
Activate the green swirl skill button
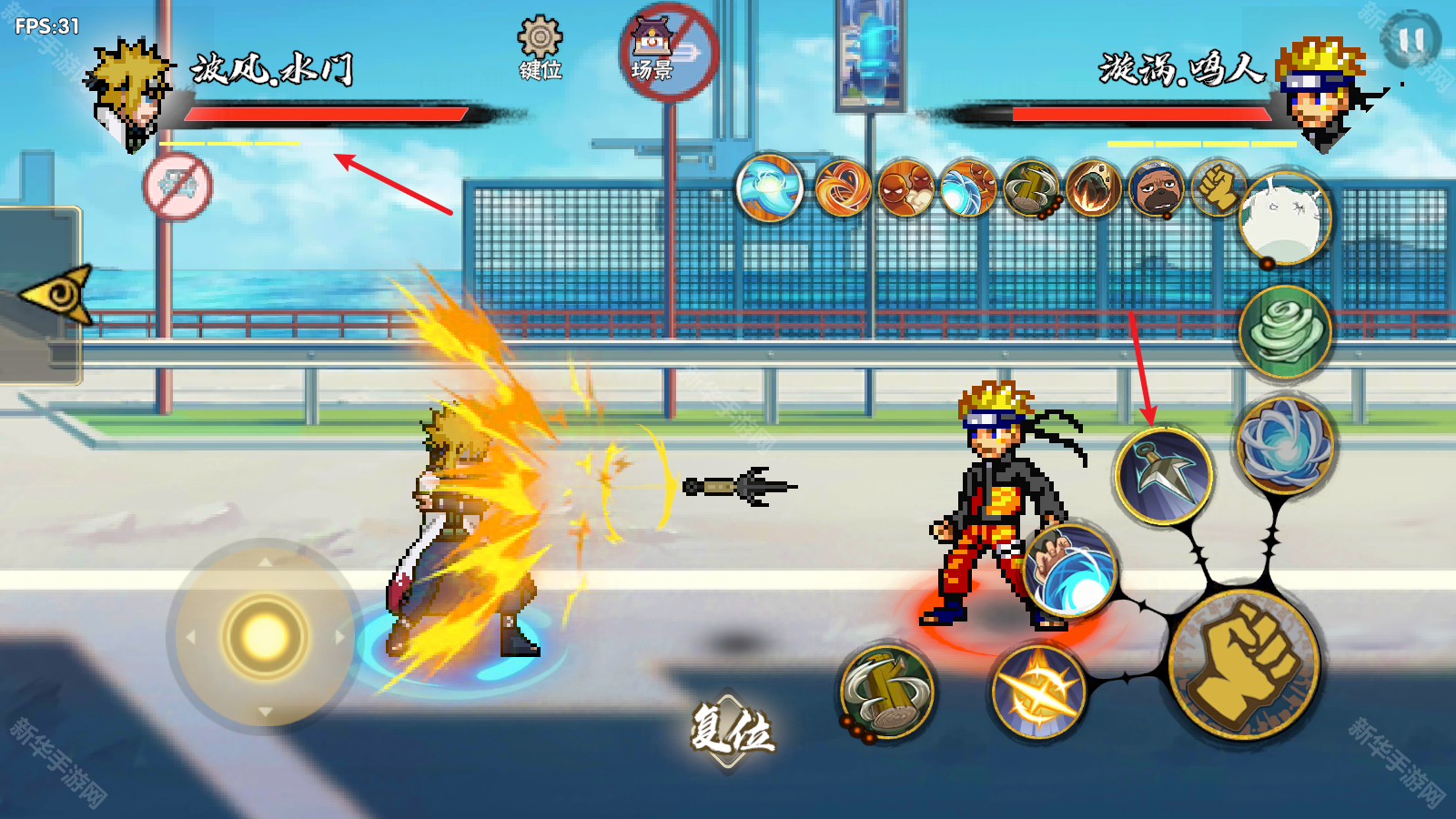(1285, 331)
